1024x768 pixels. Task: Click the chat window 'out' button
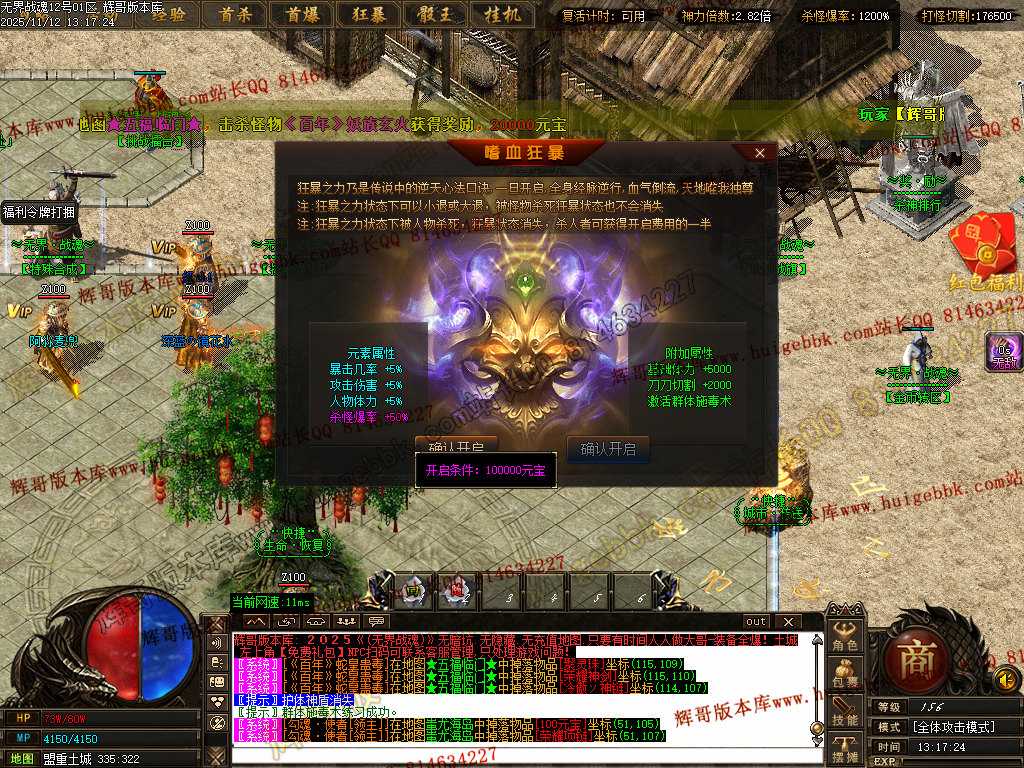[x=757, y=622]
